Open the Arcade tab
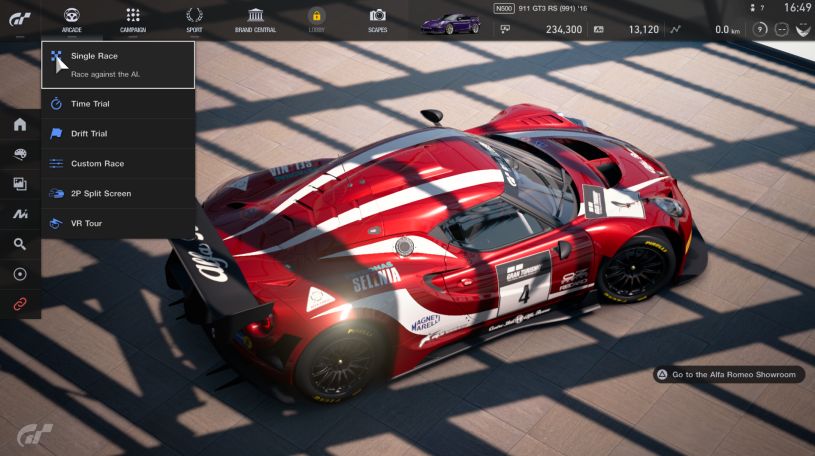Viewport: 815px width, 456px height. coord(72,19)
